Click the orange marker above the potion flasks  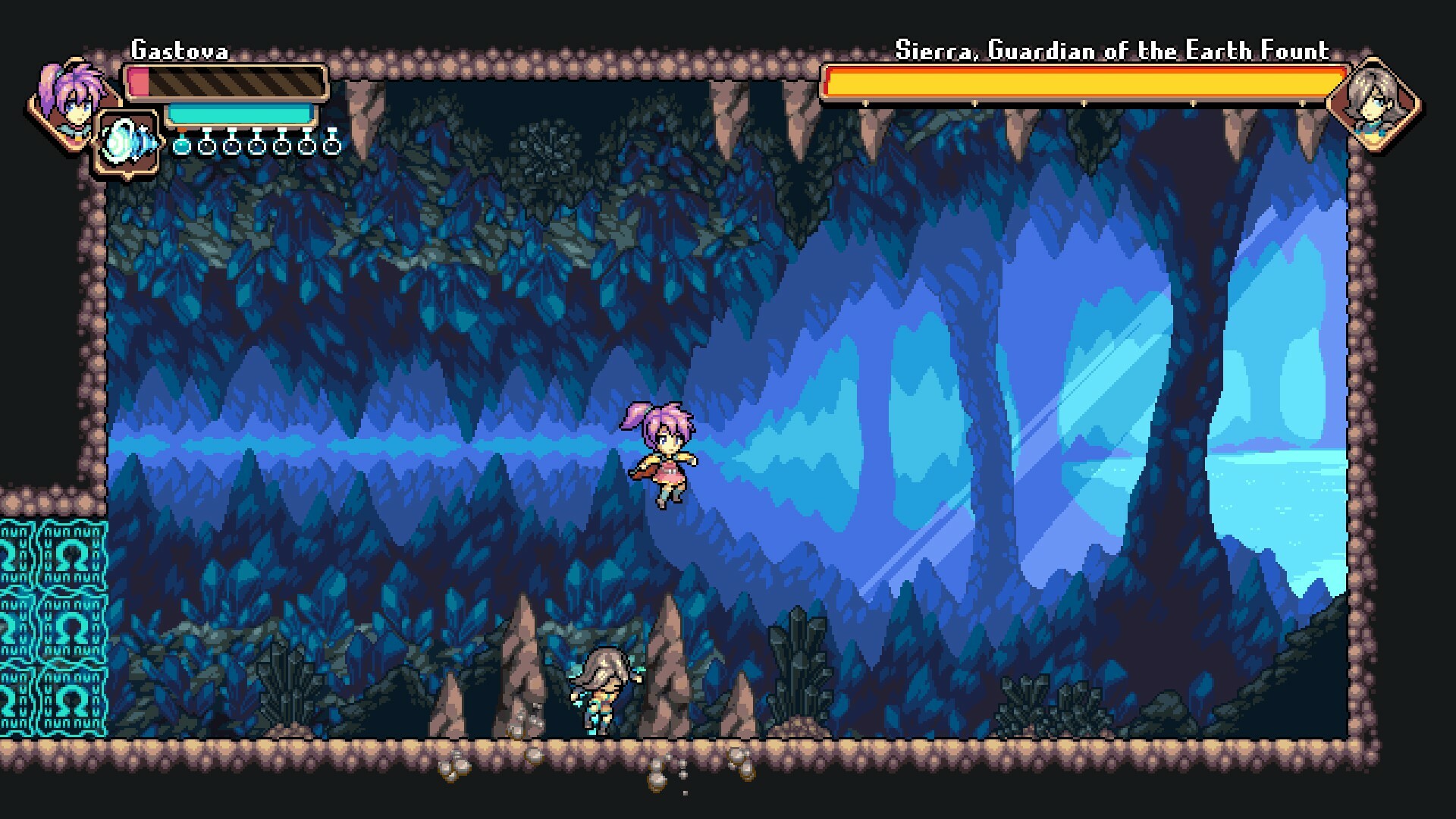pyautogui.click(x=182, y=130)
